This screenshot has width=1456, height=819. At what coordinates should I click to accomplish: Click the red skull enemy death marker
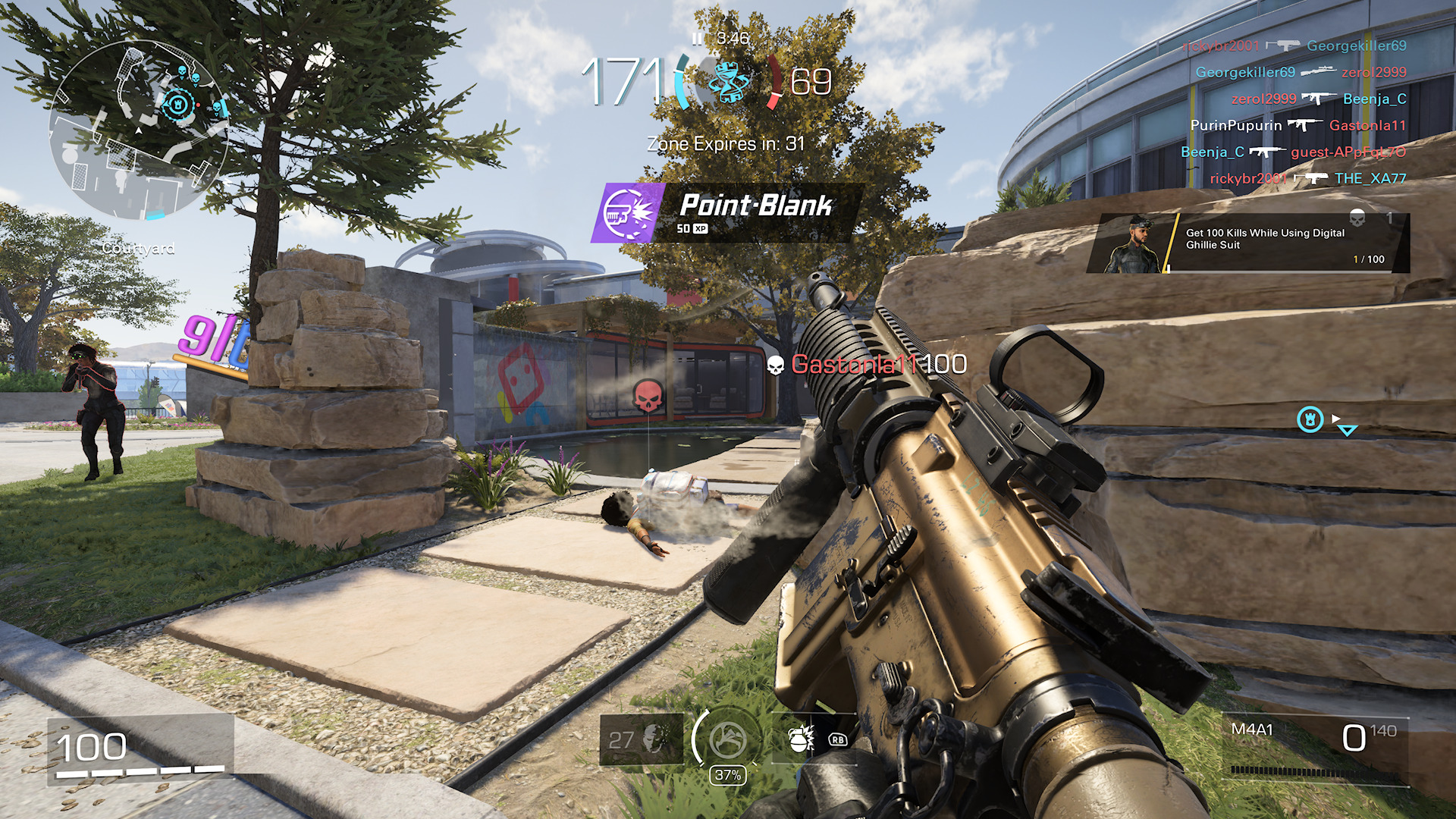[x=648, y=396]
